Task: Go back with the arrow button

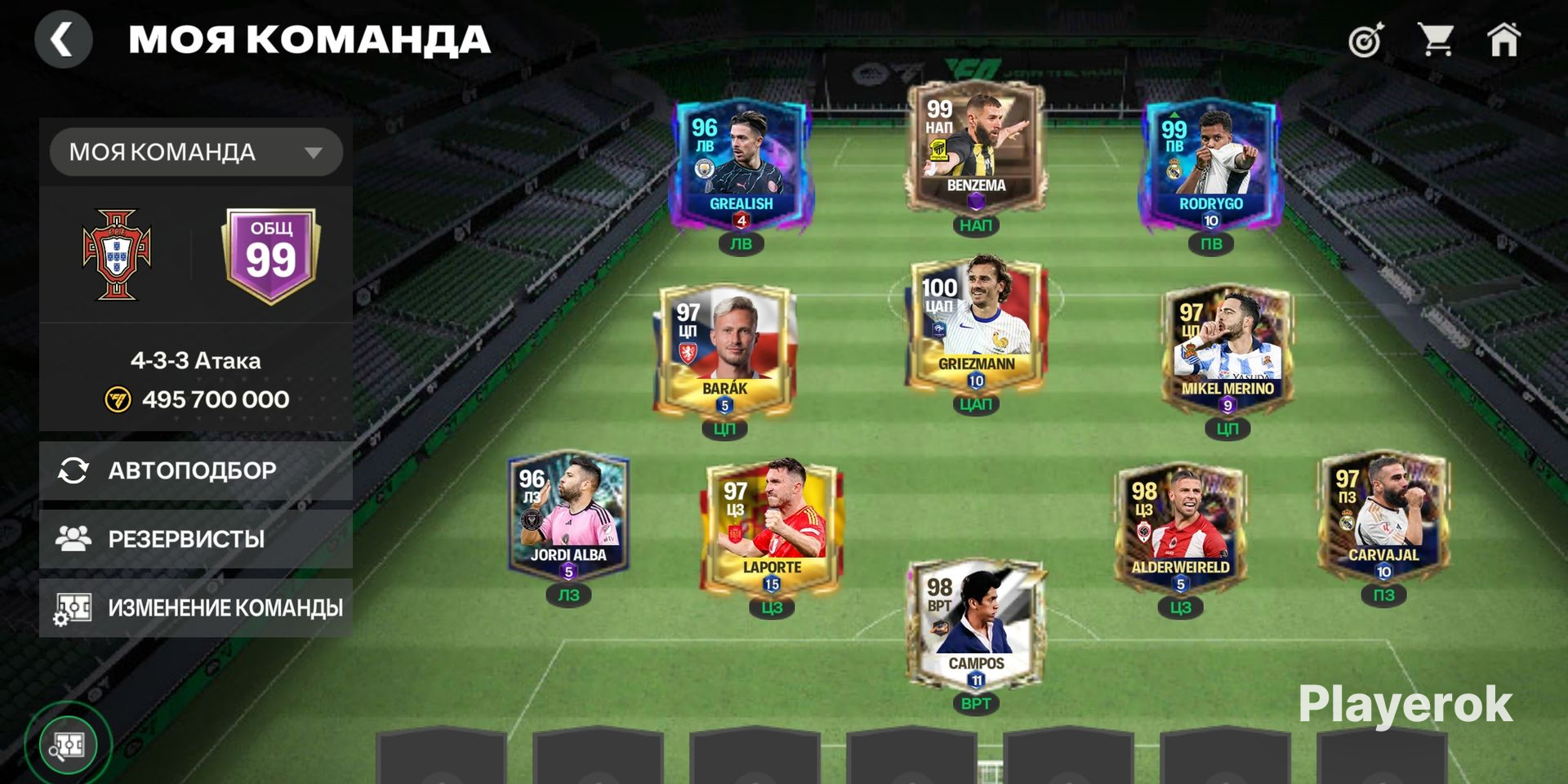Action: tap(63, 39)
